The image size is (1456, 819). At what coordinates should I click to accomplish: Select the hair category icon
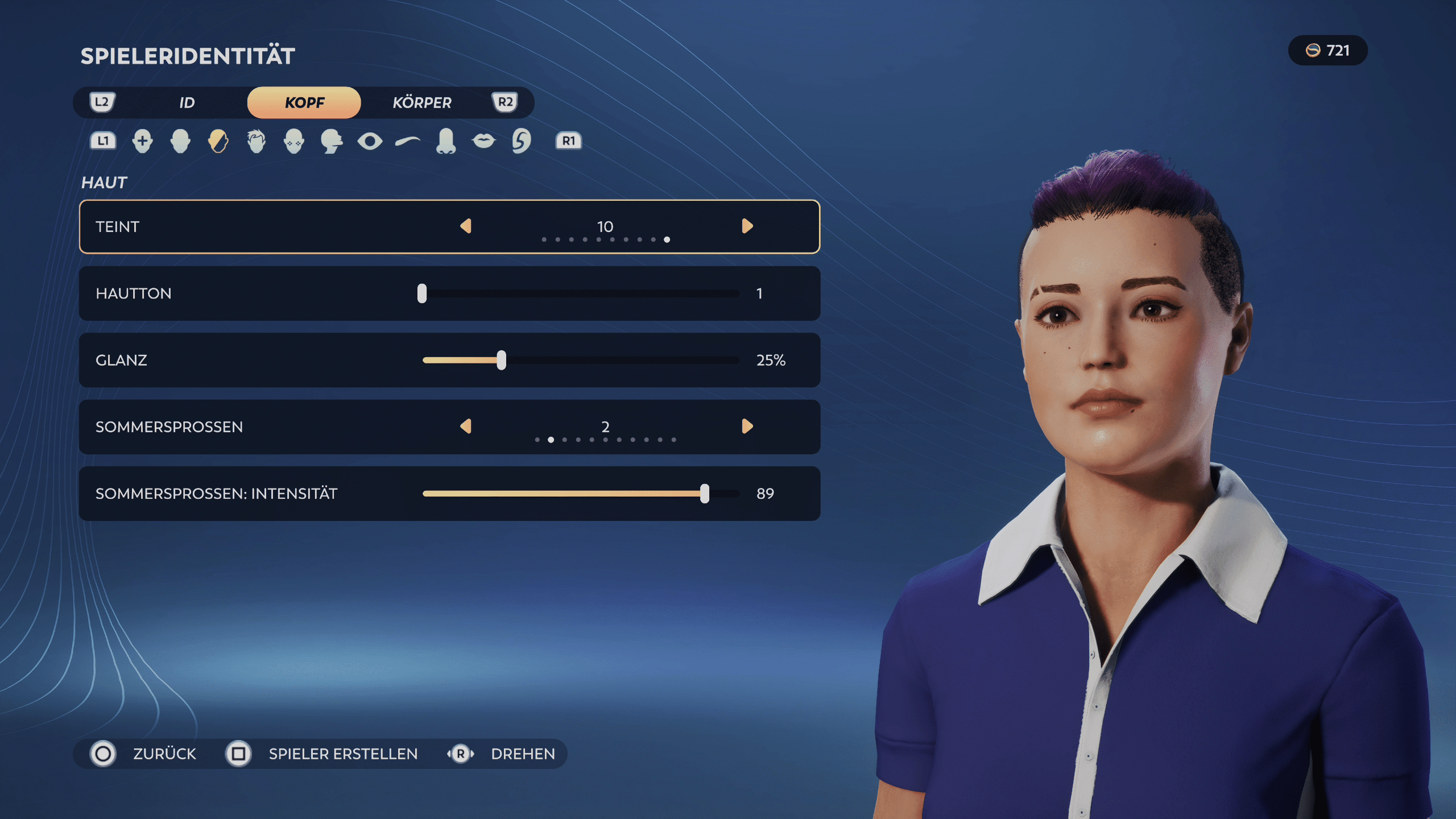pyautogui.click(x=257, y=141)
